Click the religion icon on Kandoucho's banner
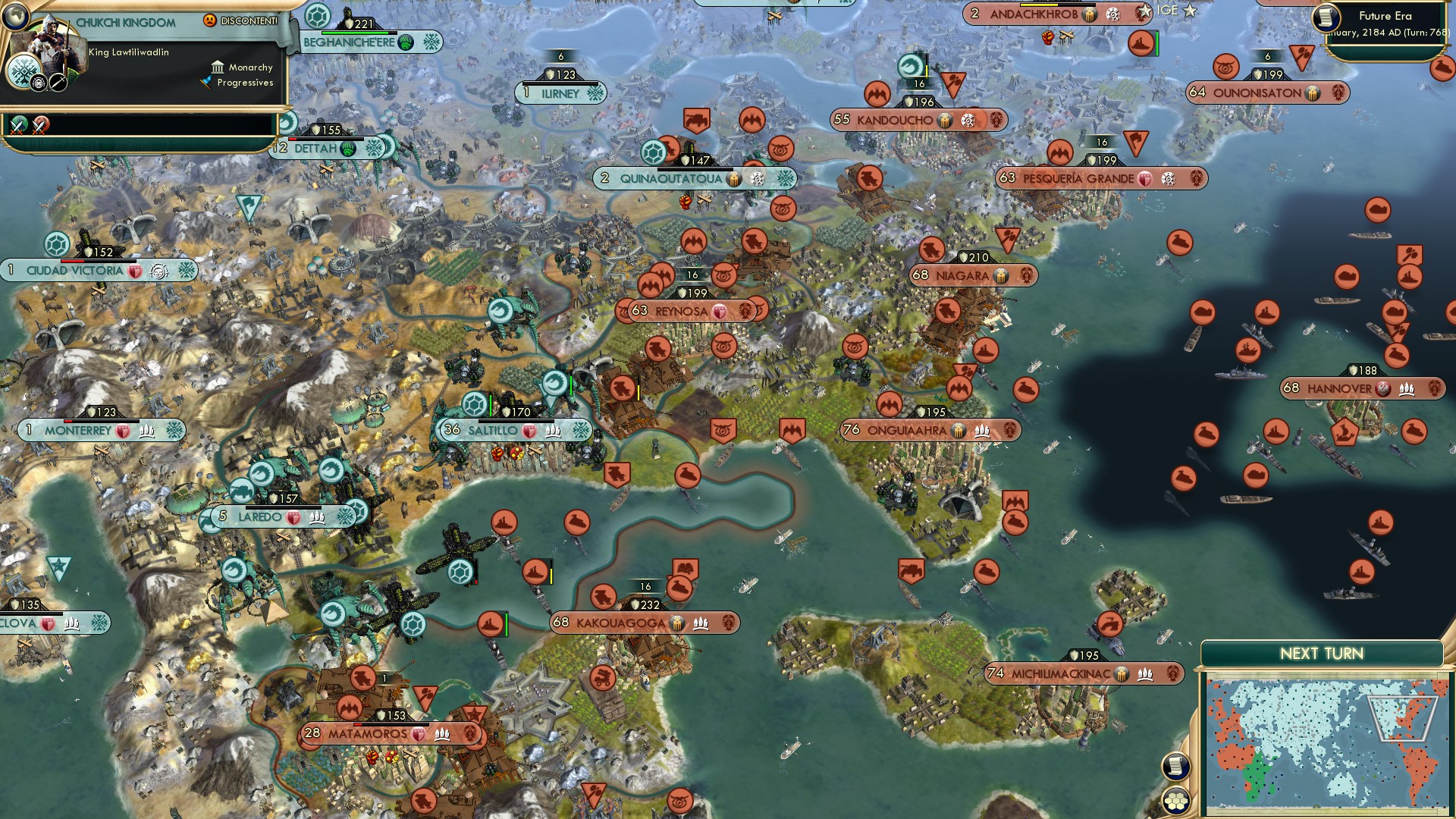The width and height of the screenshot is (1456, 819). click(968, 121)
